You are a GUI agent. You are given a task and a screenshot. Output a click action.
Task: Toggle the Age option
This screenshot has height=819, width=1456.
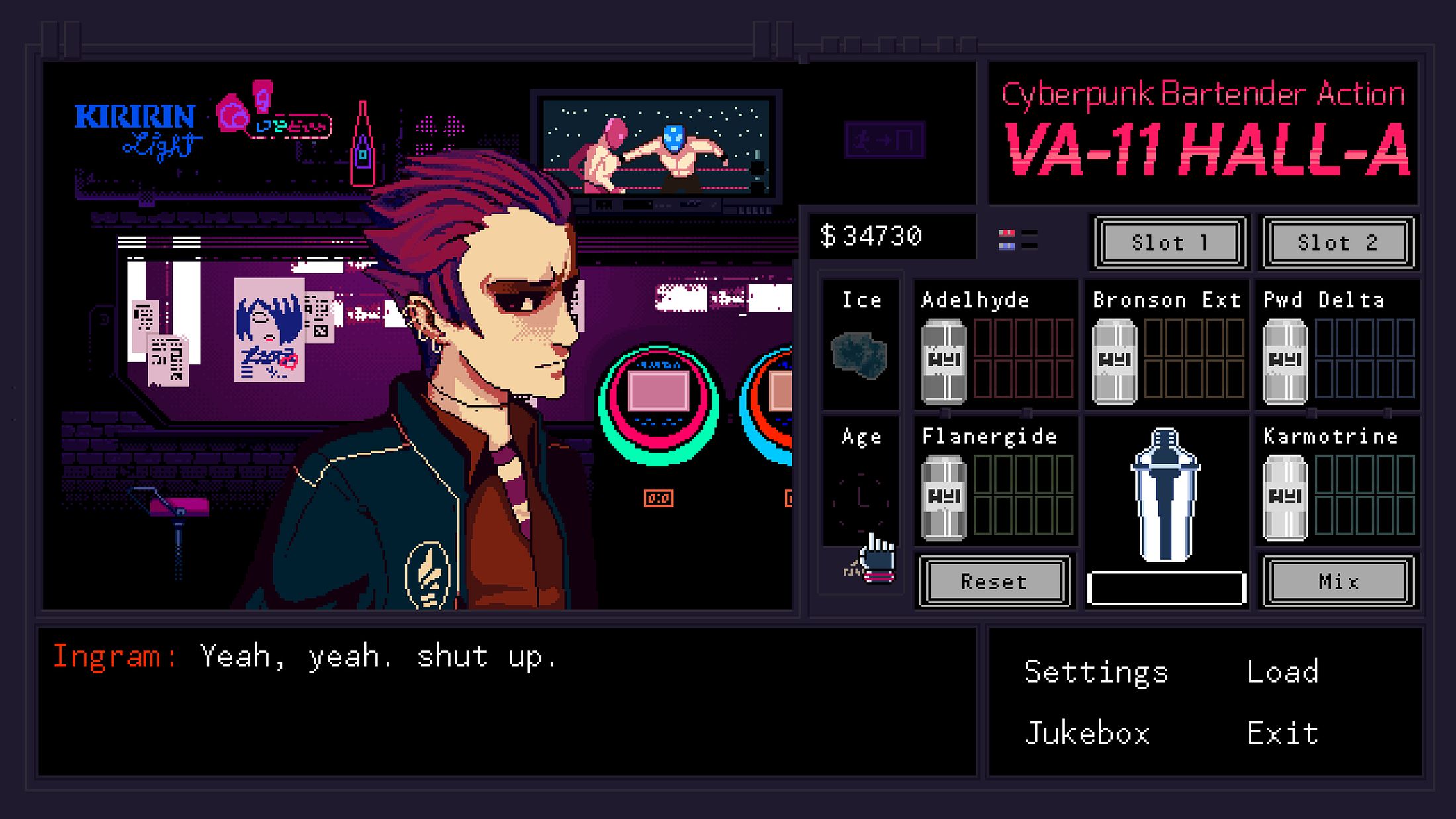tap(861, 499)
